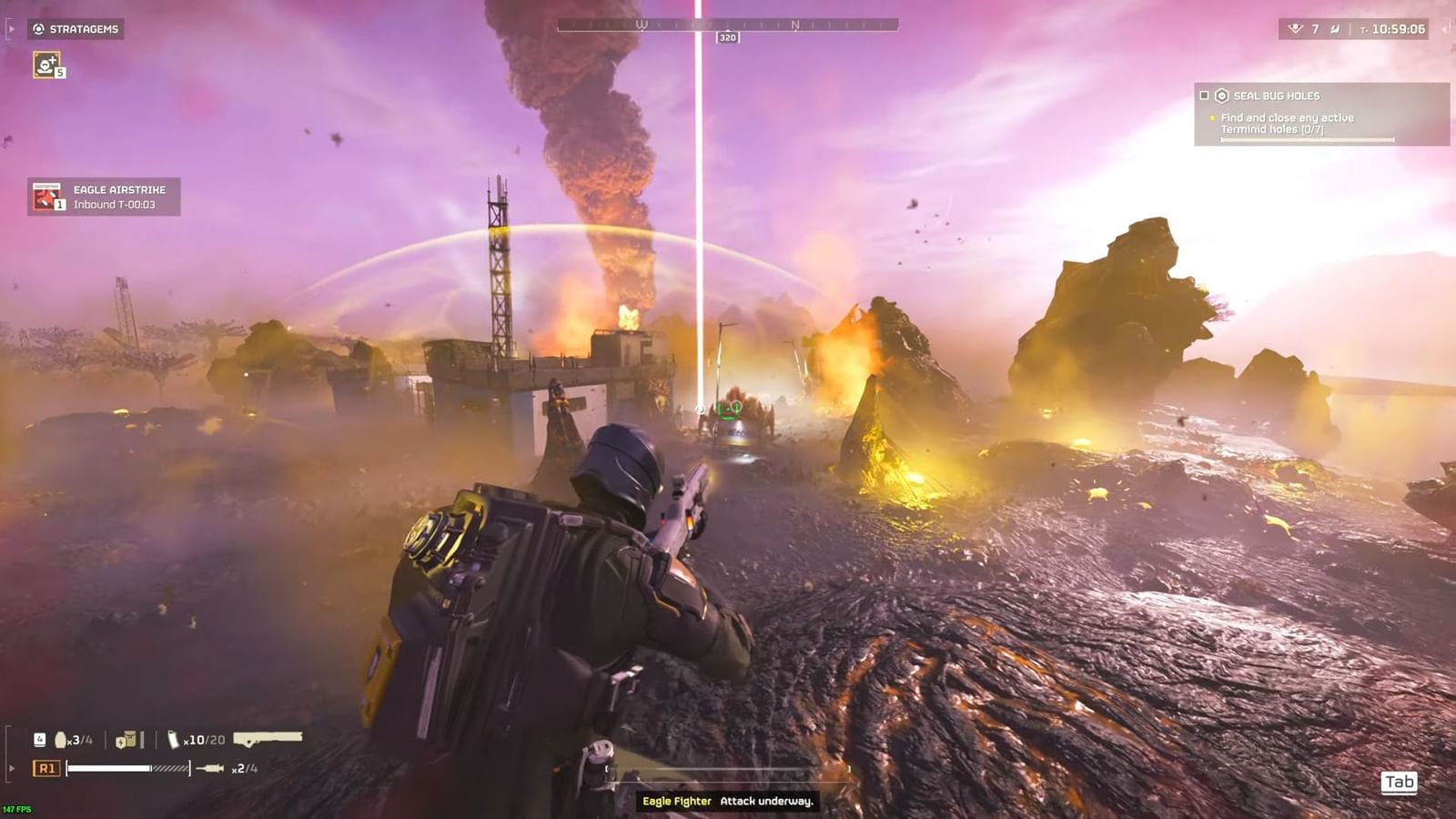1456x819 pixels.
Task: Select the 320 compass heading marker
Action: click(x=728, y=37)
